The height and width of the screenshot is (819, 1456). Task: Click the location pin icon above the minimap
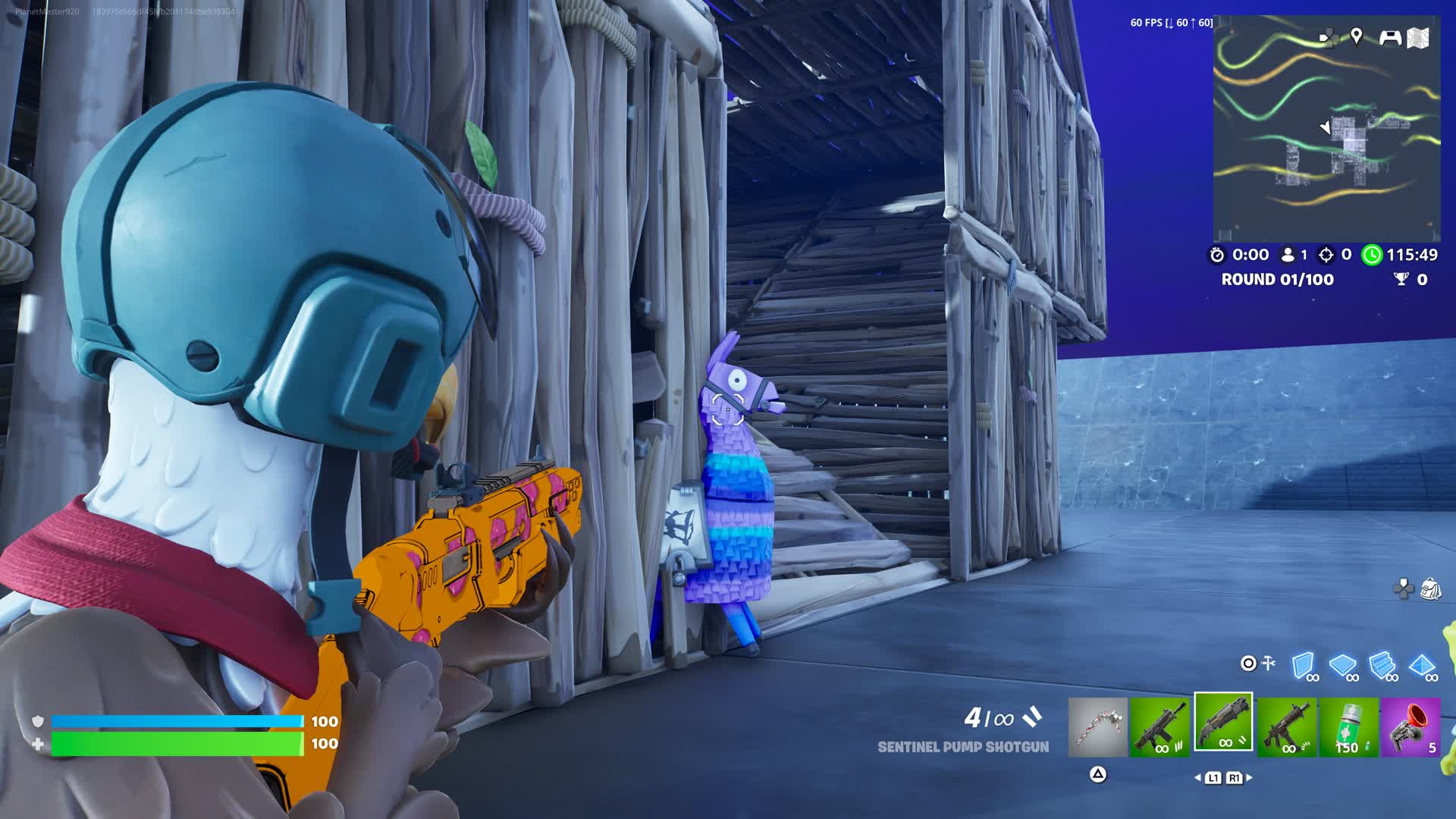pyautogui.click(x=1356, y=36)
